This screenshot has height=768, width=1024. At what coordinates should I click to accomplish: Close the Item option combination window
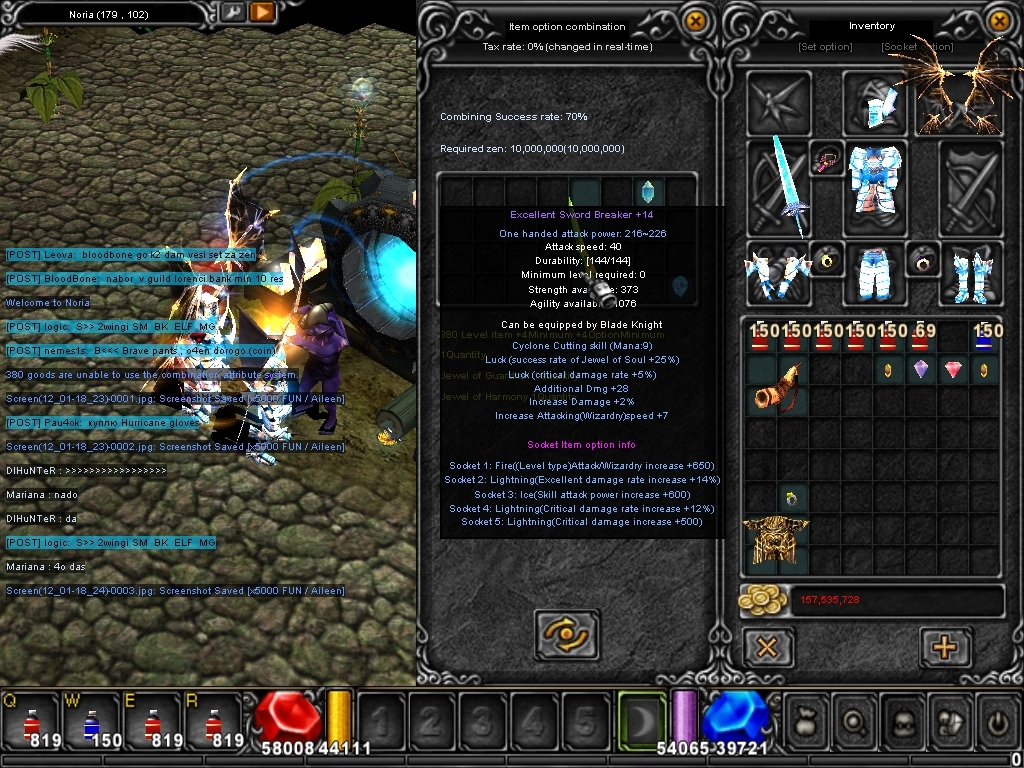696,21
